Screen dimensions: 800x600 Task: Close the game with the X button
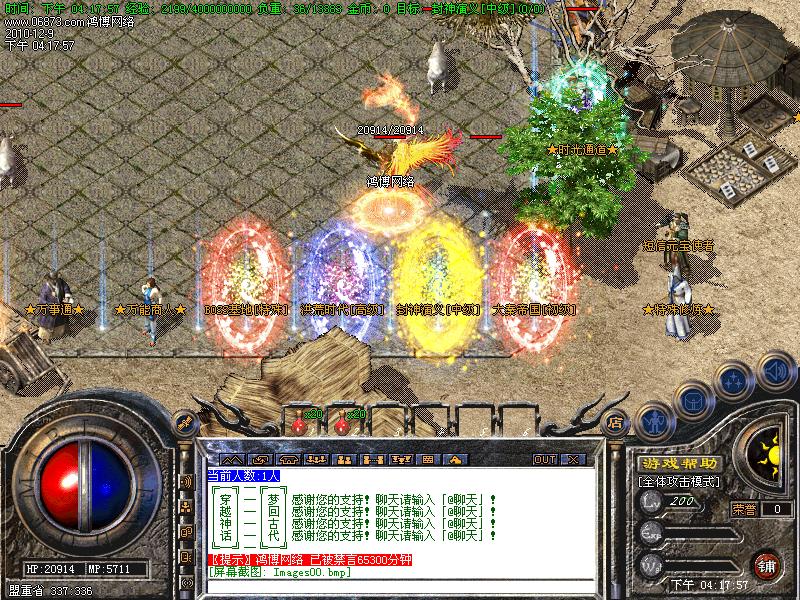click(572, 459)
